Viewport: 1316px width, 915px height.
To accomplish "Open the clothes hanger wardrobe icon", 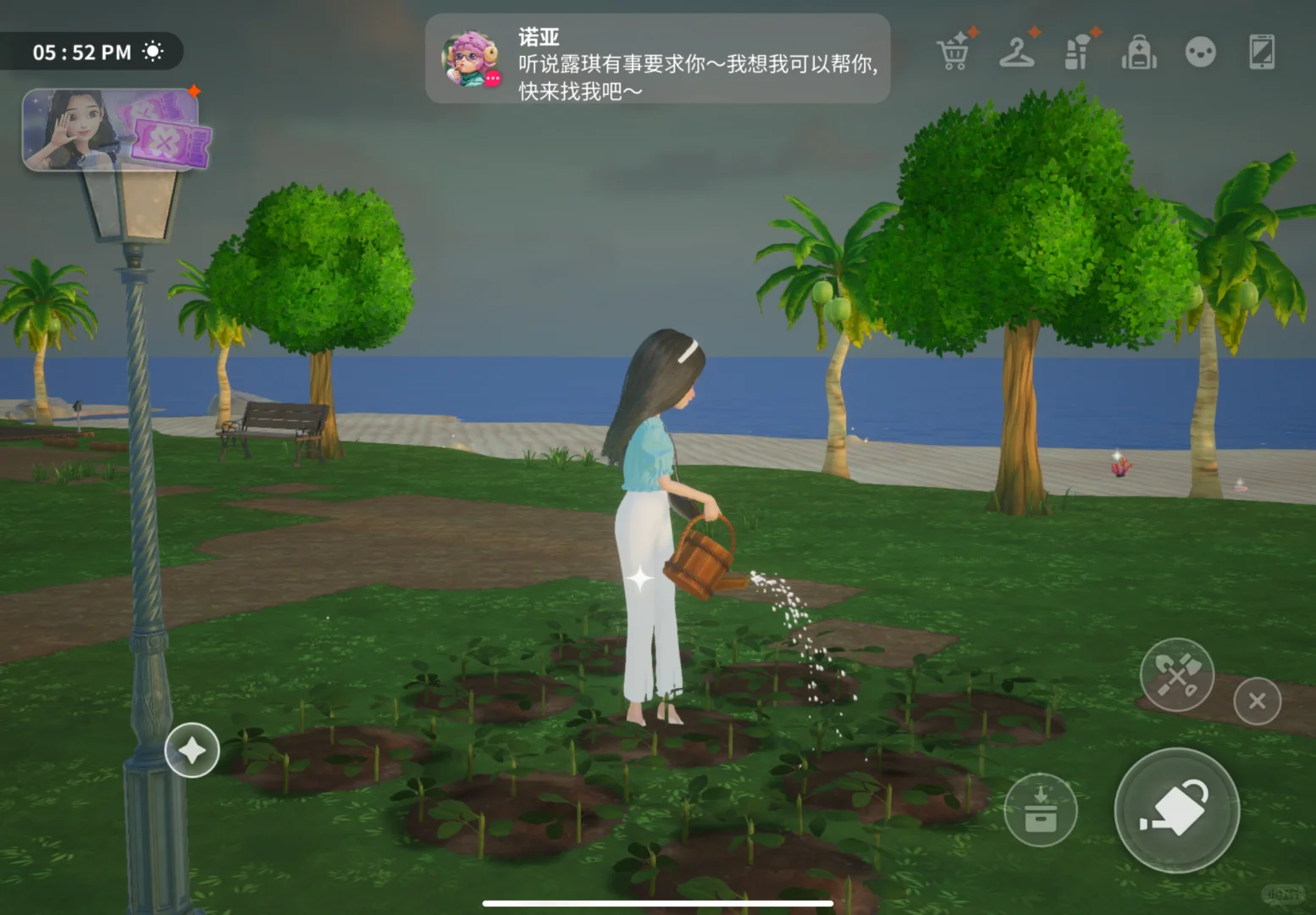I will tap(1016, 53).
